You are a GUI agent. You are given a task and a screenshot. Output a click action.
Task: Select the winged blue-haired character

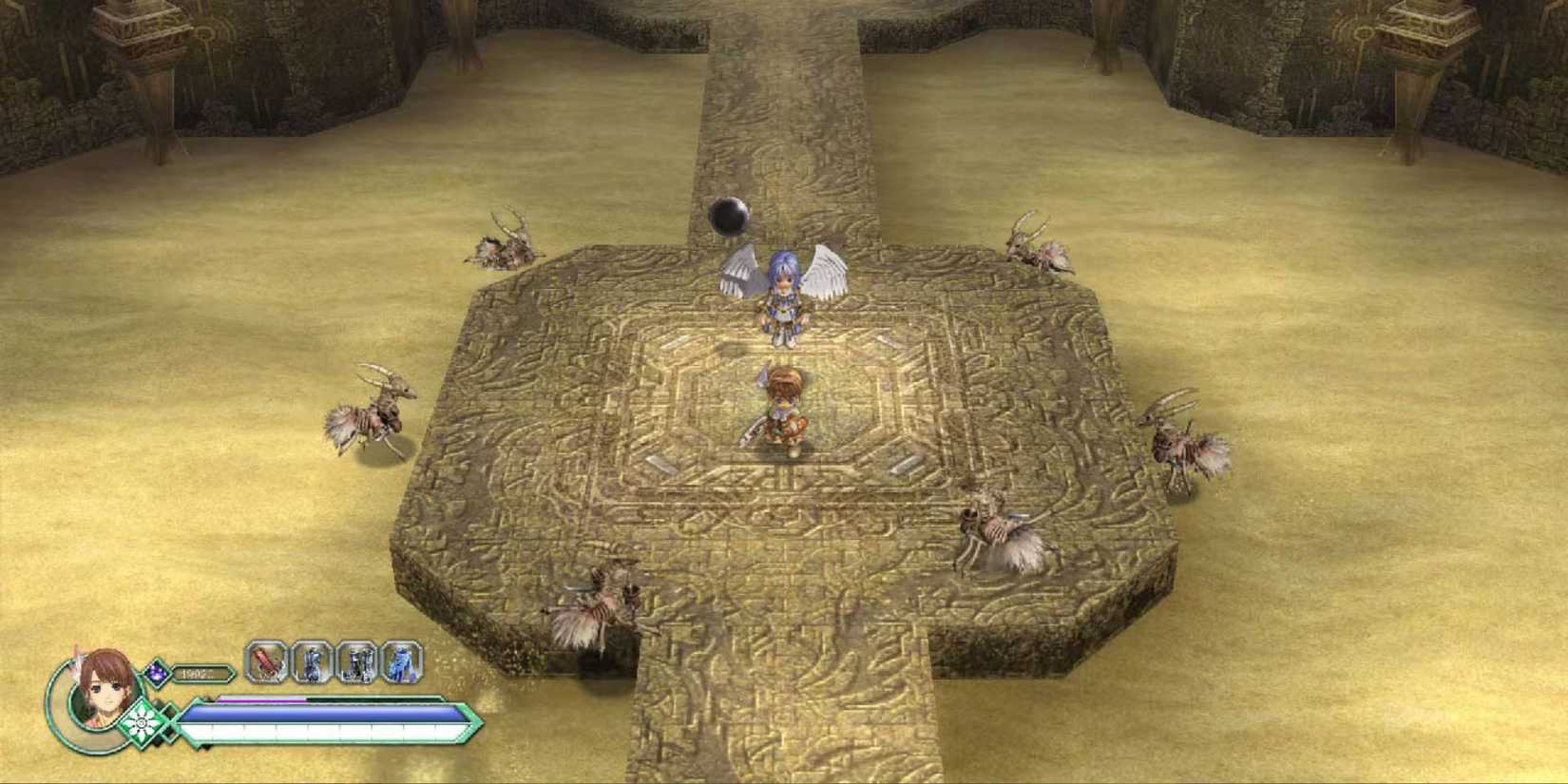coord(781,295)
